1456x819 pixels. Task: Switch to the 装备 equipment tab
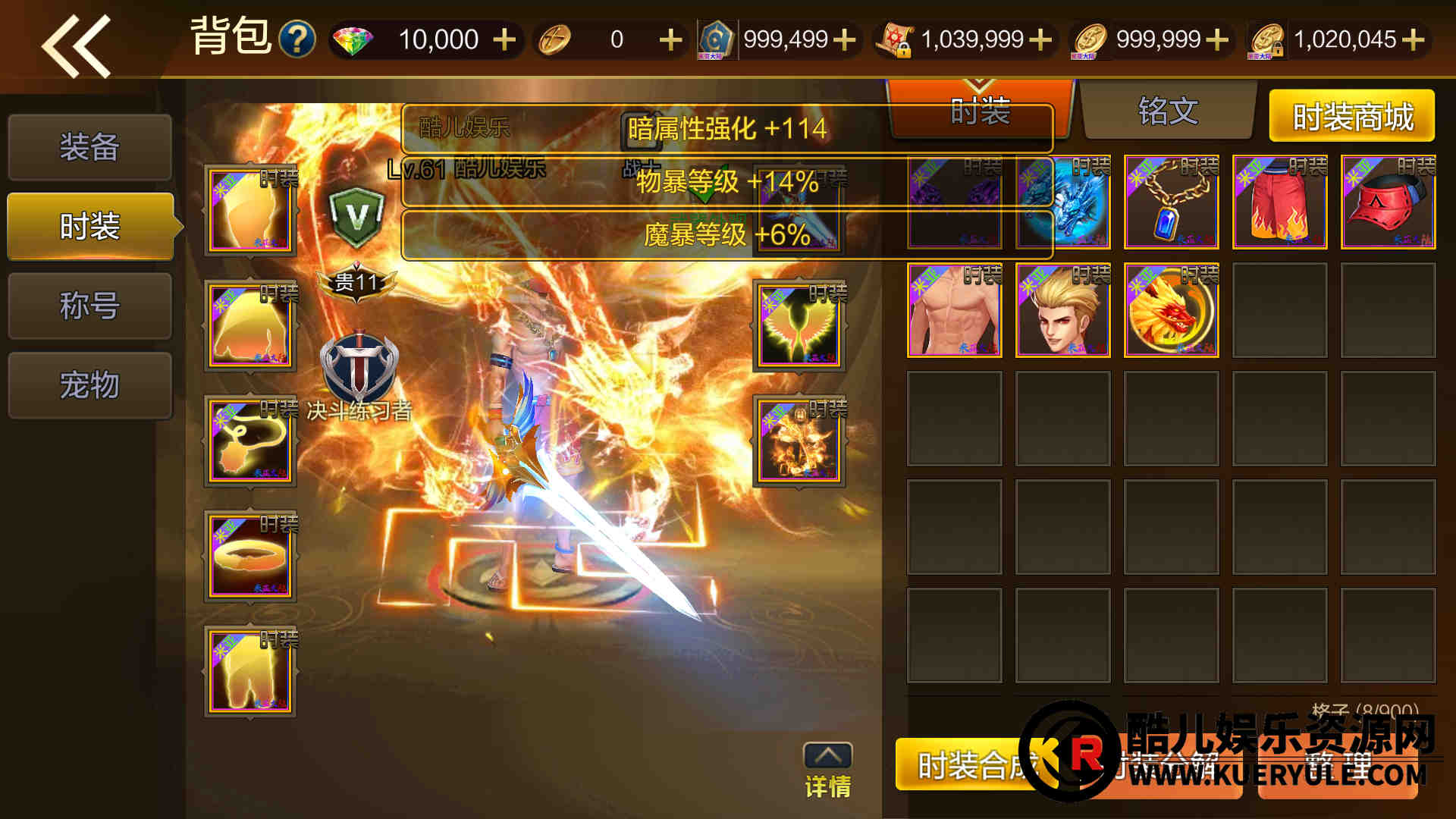89,147
